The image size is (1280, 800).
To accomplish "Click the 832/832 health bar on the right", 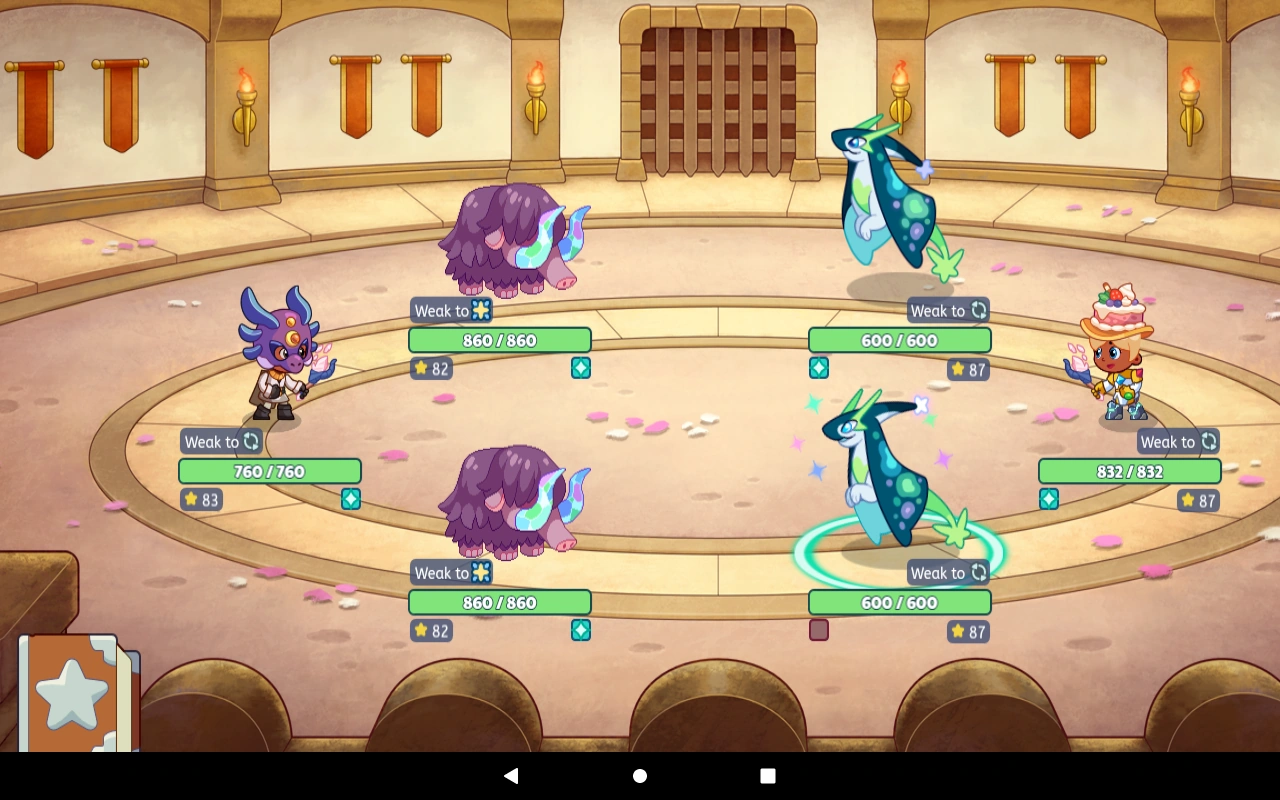I will [1130, 471].
